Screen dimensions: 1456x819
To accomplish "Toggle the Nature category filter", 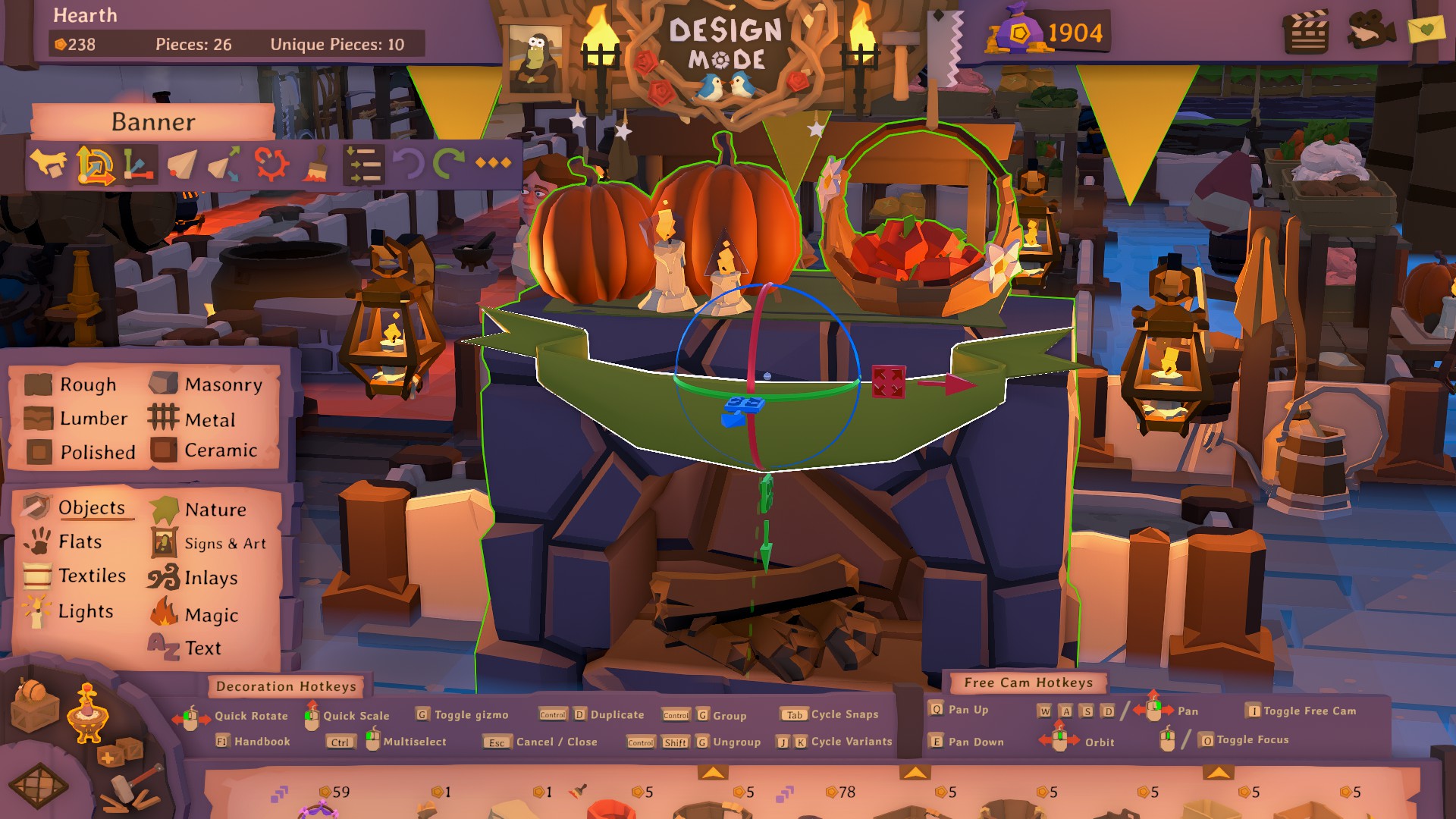I will [x=215, y=510].
